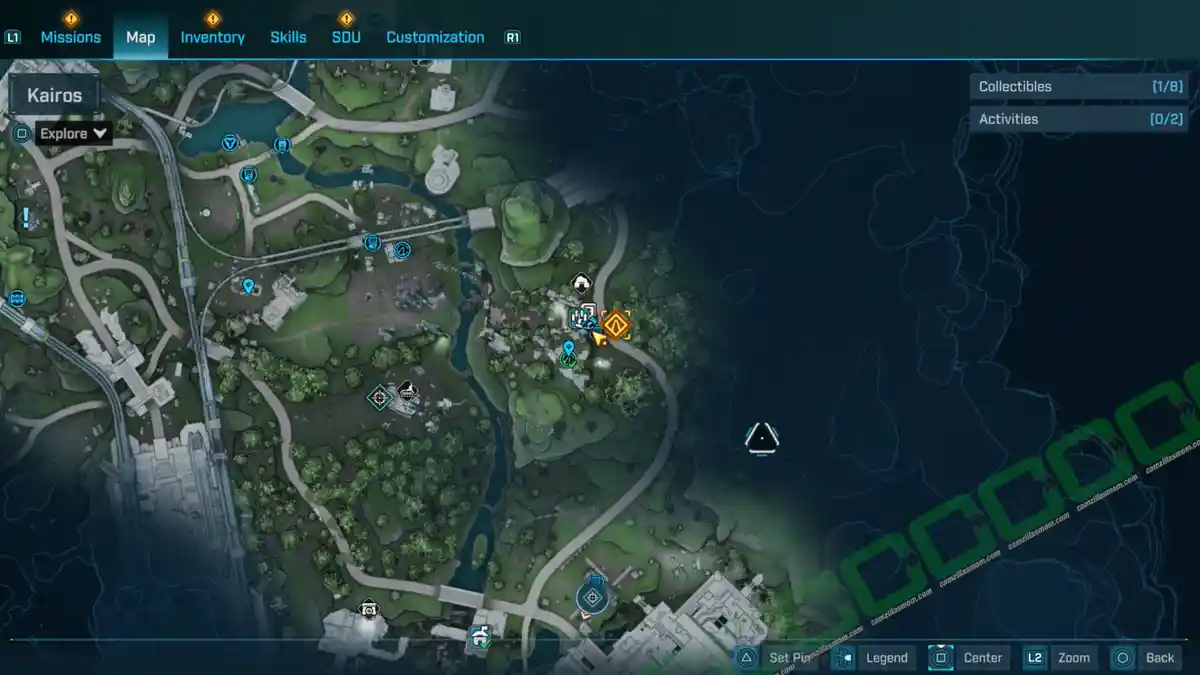1200x675 pixels.
Task: Select the orange diamond mission marker
Action: click(616, 324)
